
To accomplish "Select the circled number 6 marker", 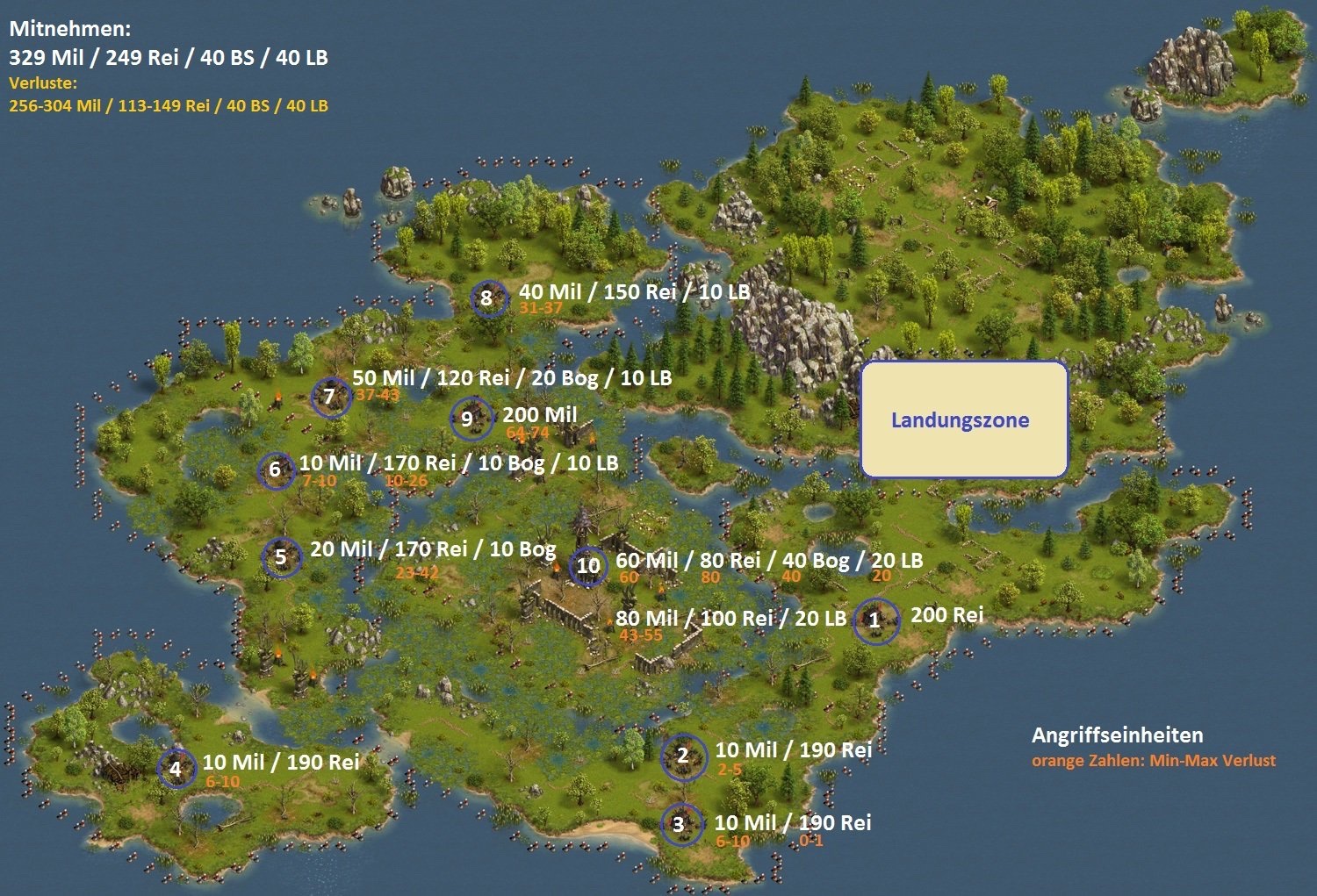I will point(276,470).
